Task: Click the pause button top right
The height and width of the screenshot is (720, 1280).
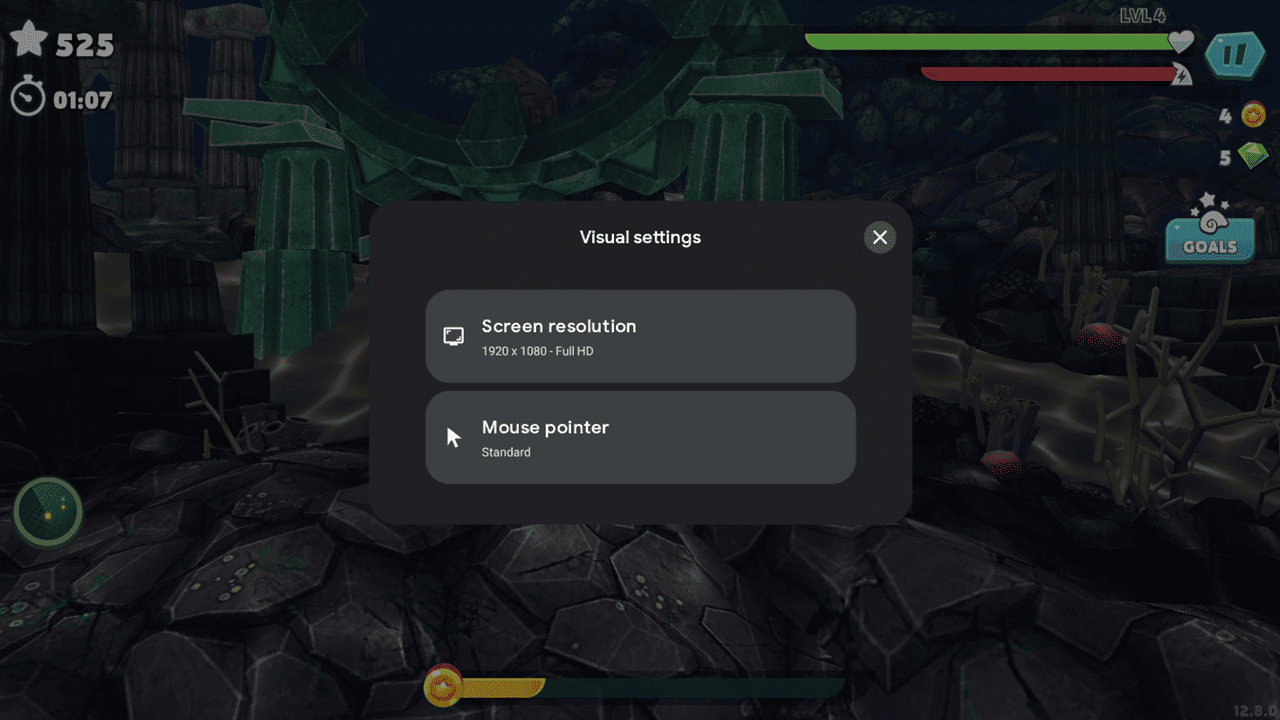Action: pos(1236,55)
